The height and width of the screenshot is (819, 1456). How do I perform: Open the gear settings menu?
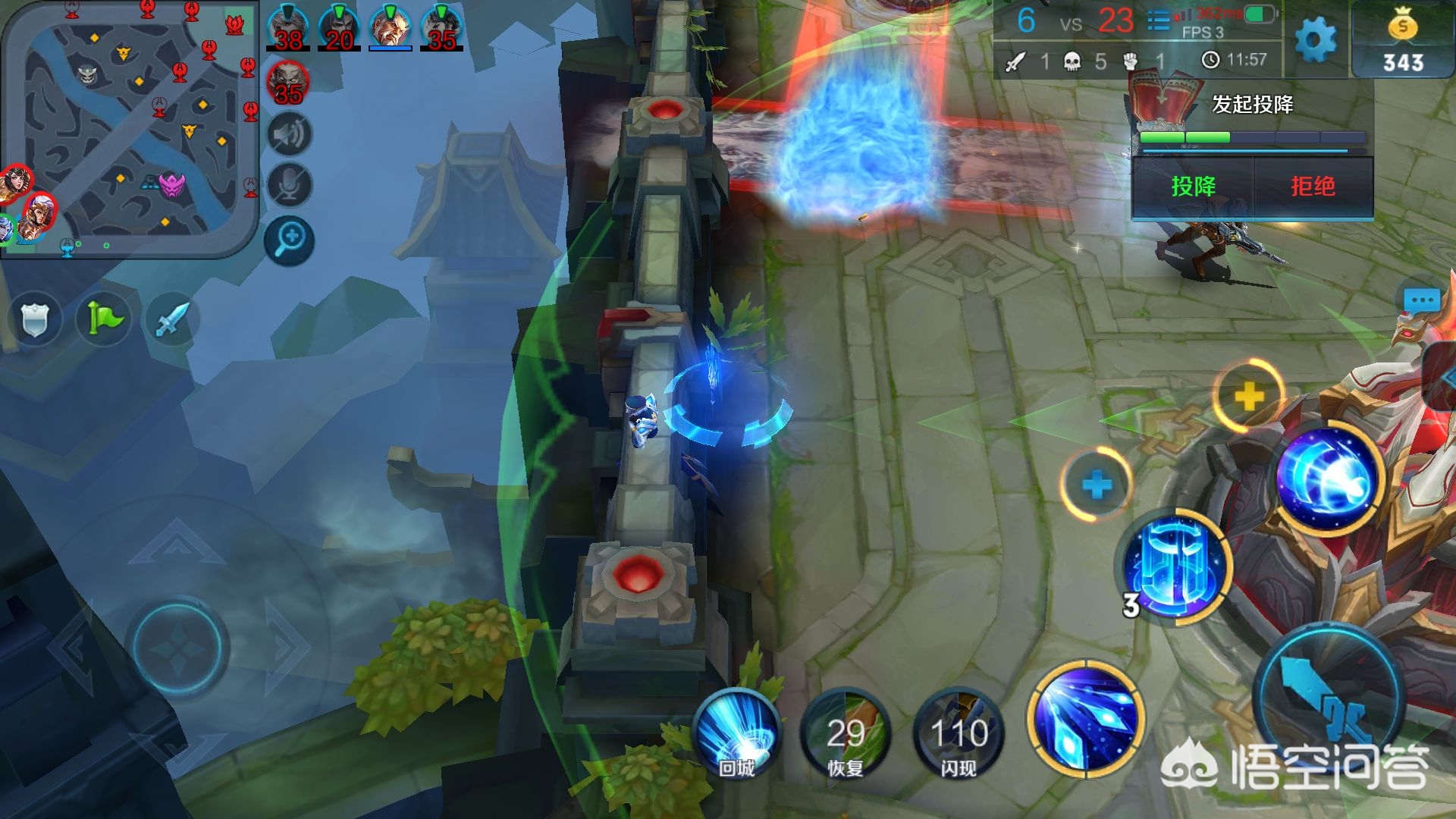pos(1316,39)
